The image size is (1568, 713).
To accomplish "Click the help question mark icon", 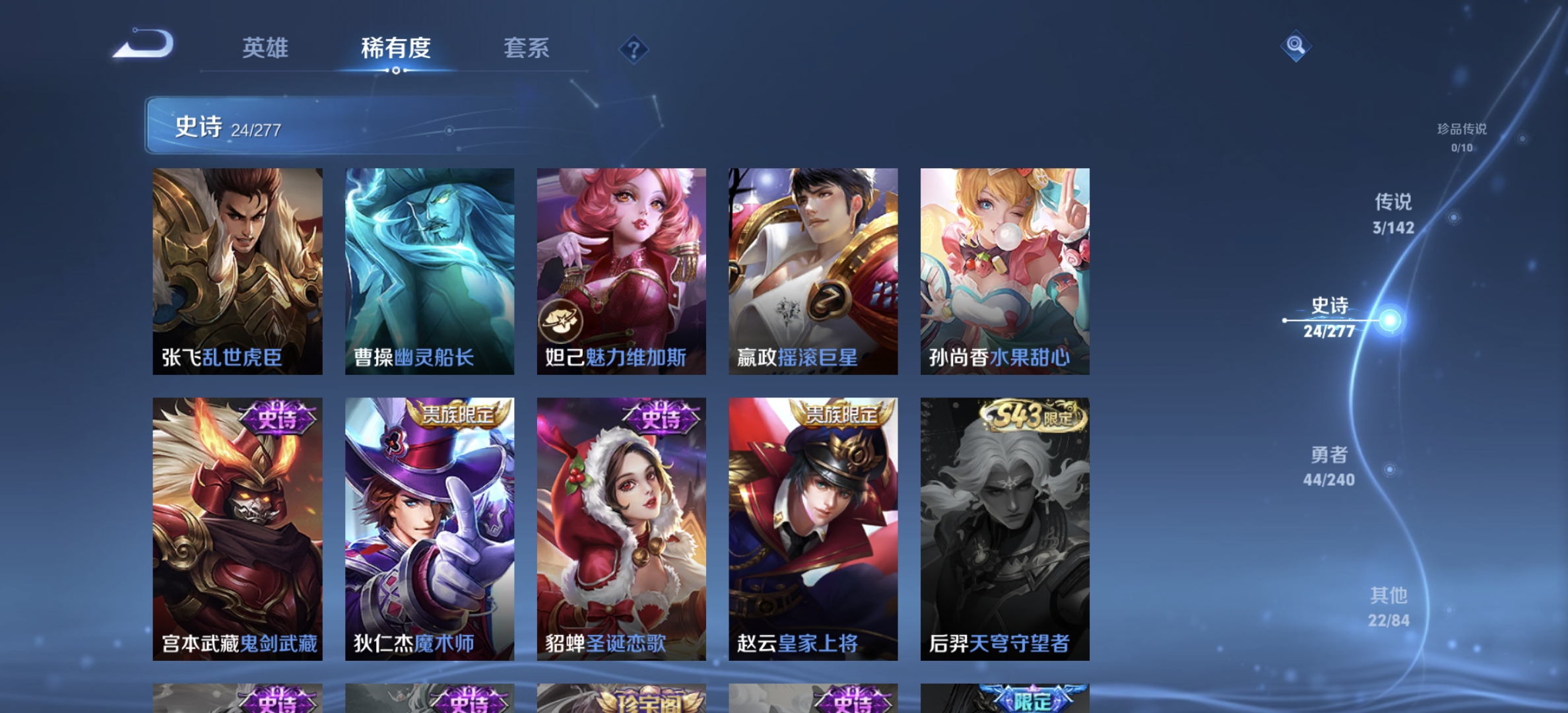I will 634,49.
